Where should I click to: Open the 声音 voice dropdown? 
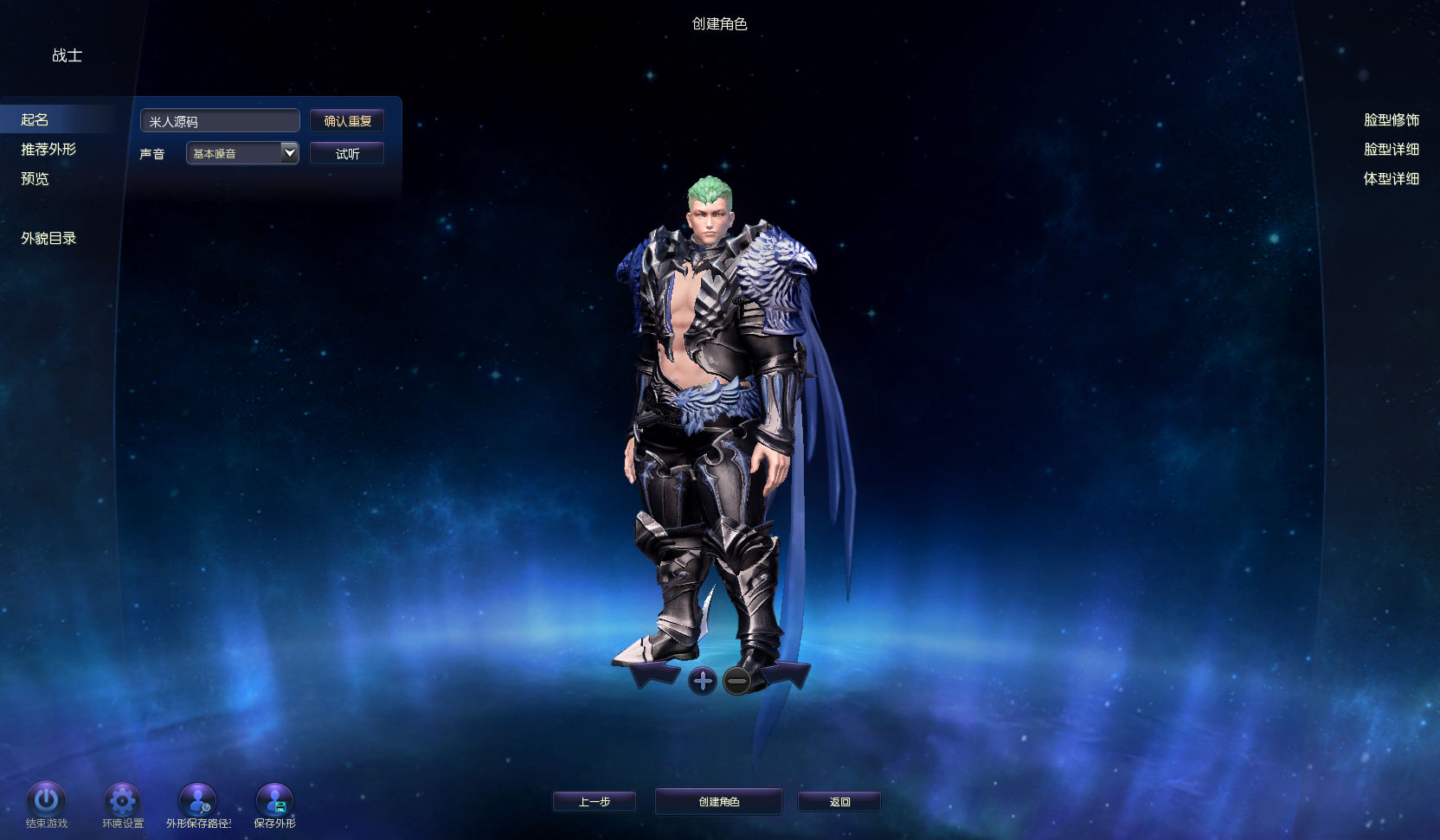click(x=242, y=153)
